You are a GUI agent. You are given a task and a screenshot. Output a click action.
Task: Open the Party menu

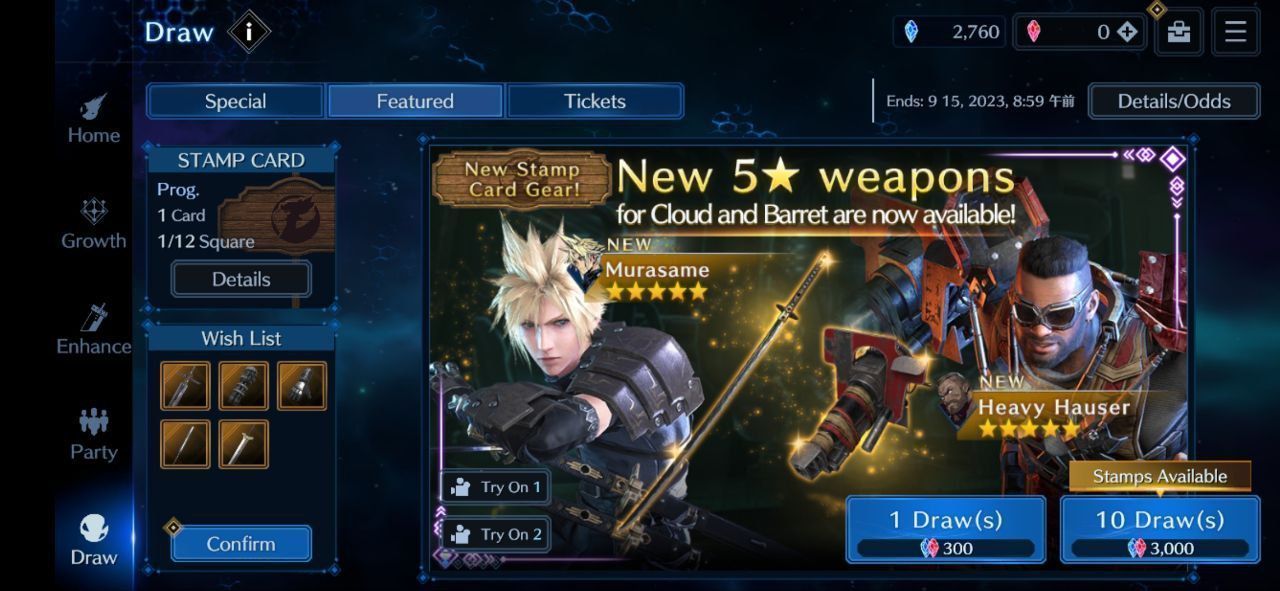pos(94,436)
